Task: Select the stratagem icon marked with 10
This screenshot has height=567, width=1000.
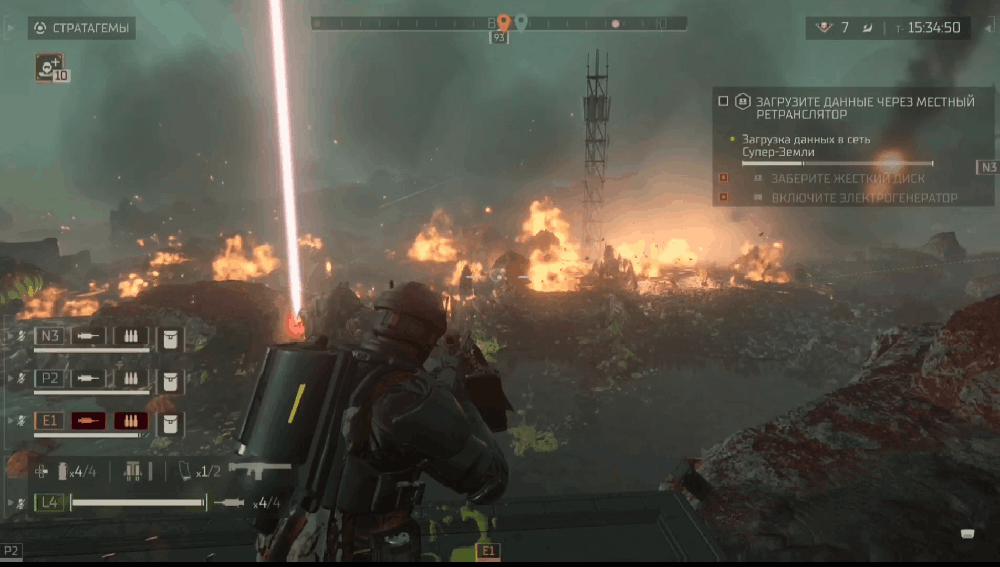Action: coord(49,67)
